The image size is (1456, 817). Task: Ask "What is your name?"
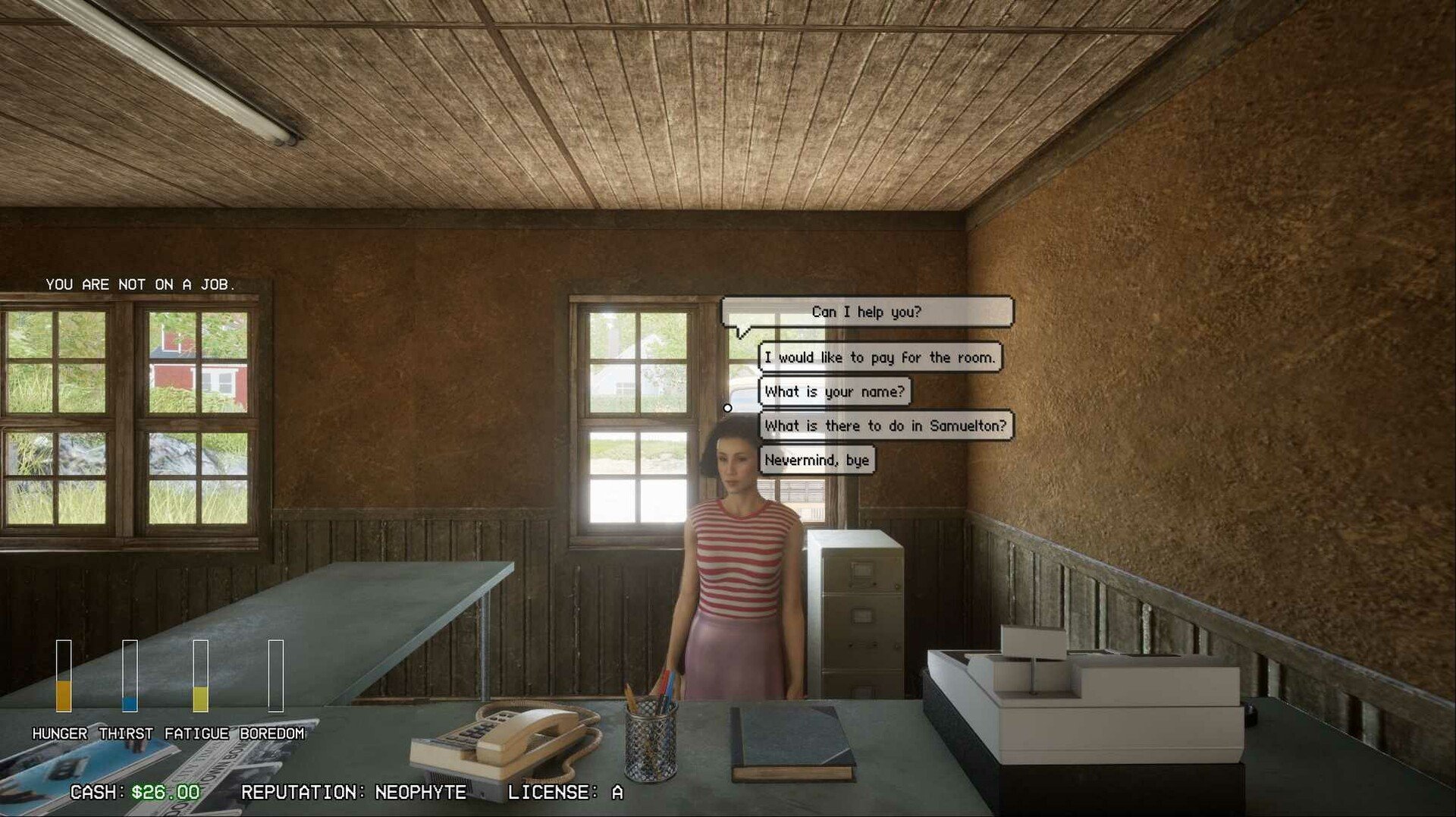(x=834, y=391)
